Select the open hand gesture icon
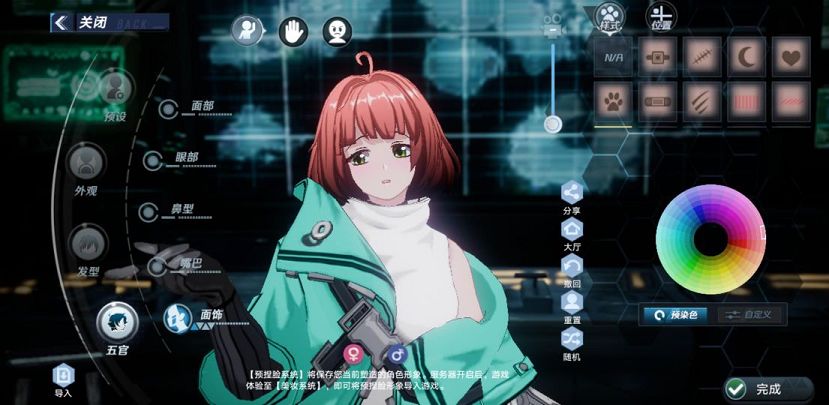 [x=293, y=32]
